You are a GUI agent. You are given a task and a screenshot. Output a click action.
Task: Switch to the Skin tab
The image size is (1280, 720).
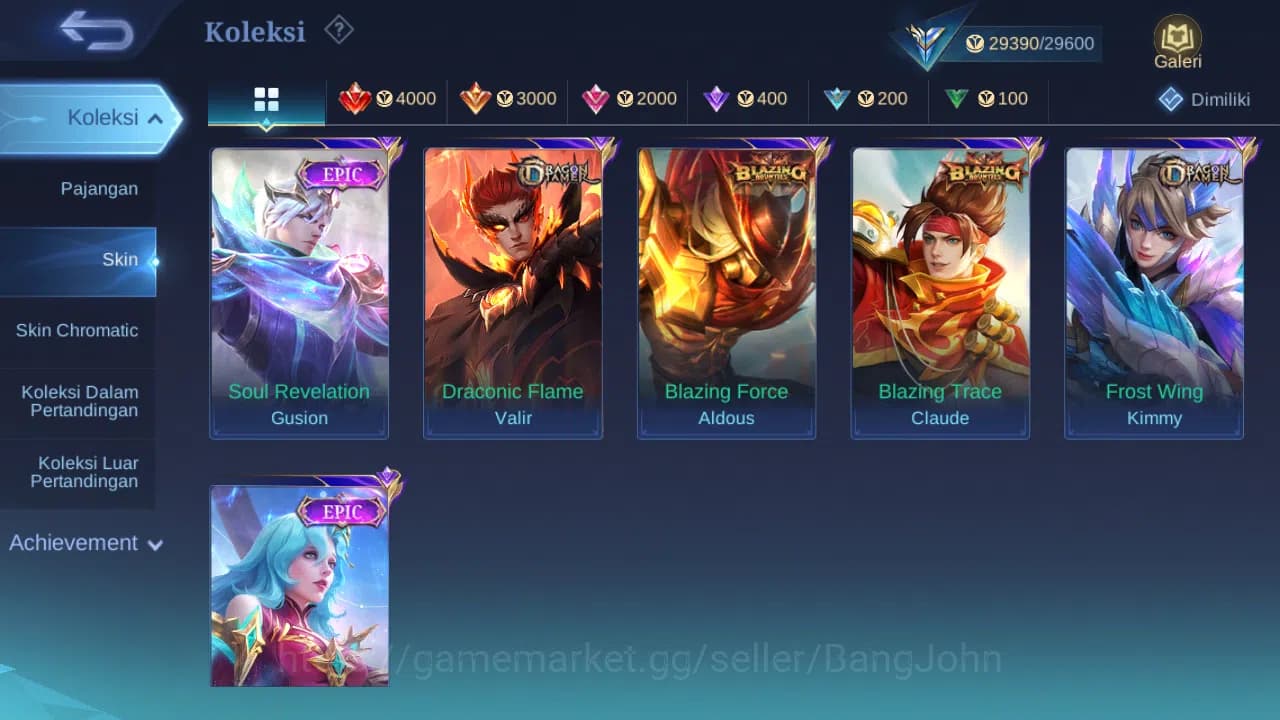click(x=120, y=259)
